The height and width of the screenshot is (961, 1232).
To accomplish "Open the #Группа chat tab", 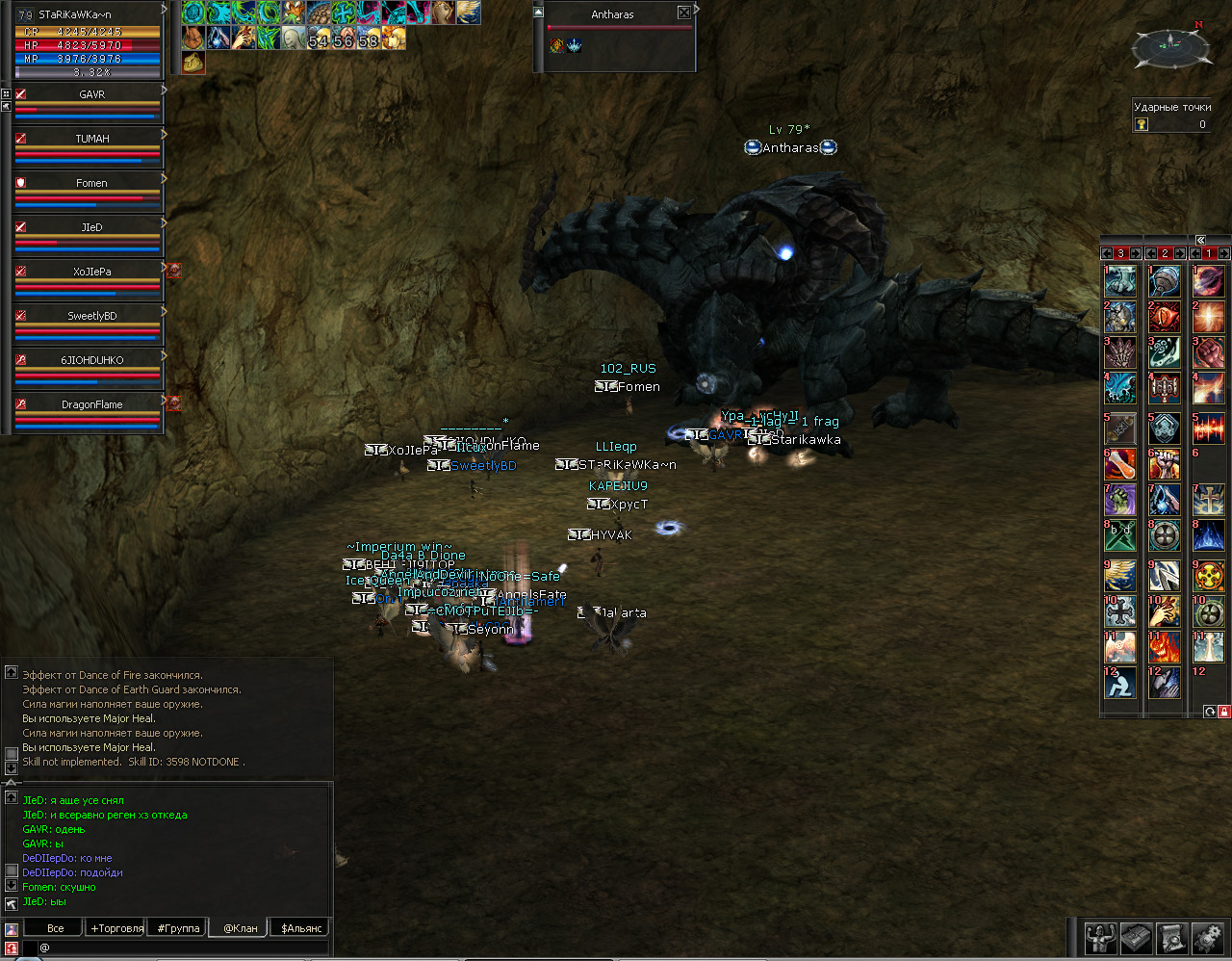I will tap(179, 928).
